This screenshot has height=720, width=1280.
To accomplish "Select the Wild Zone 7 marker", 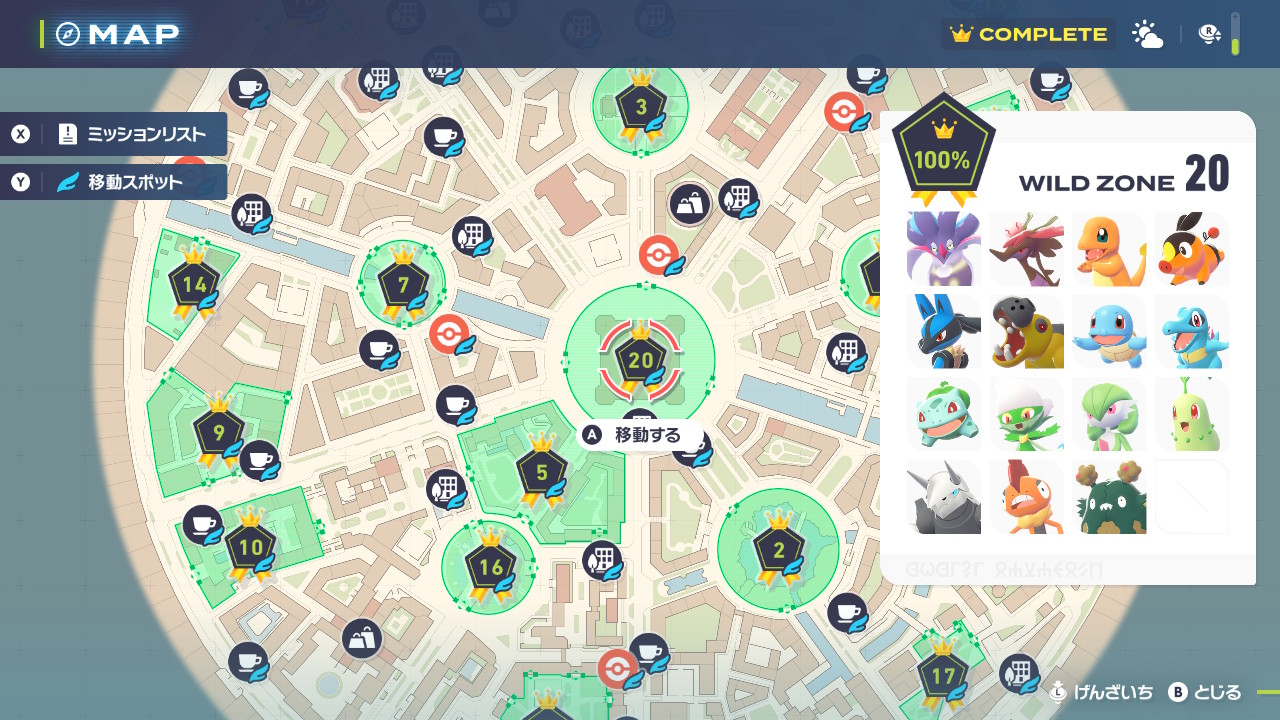I will tap(403, 286).
